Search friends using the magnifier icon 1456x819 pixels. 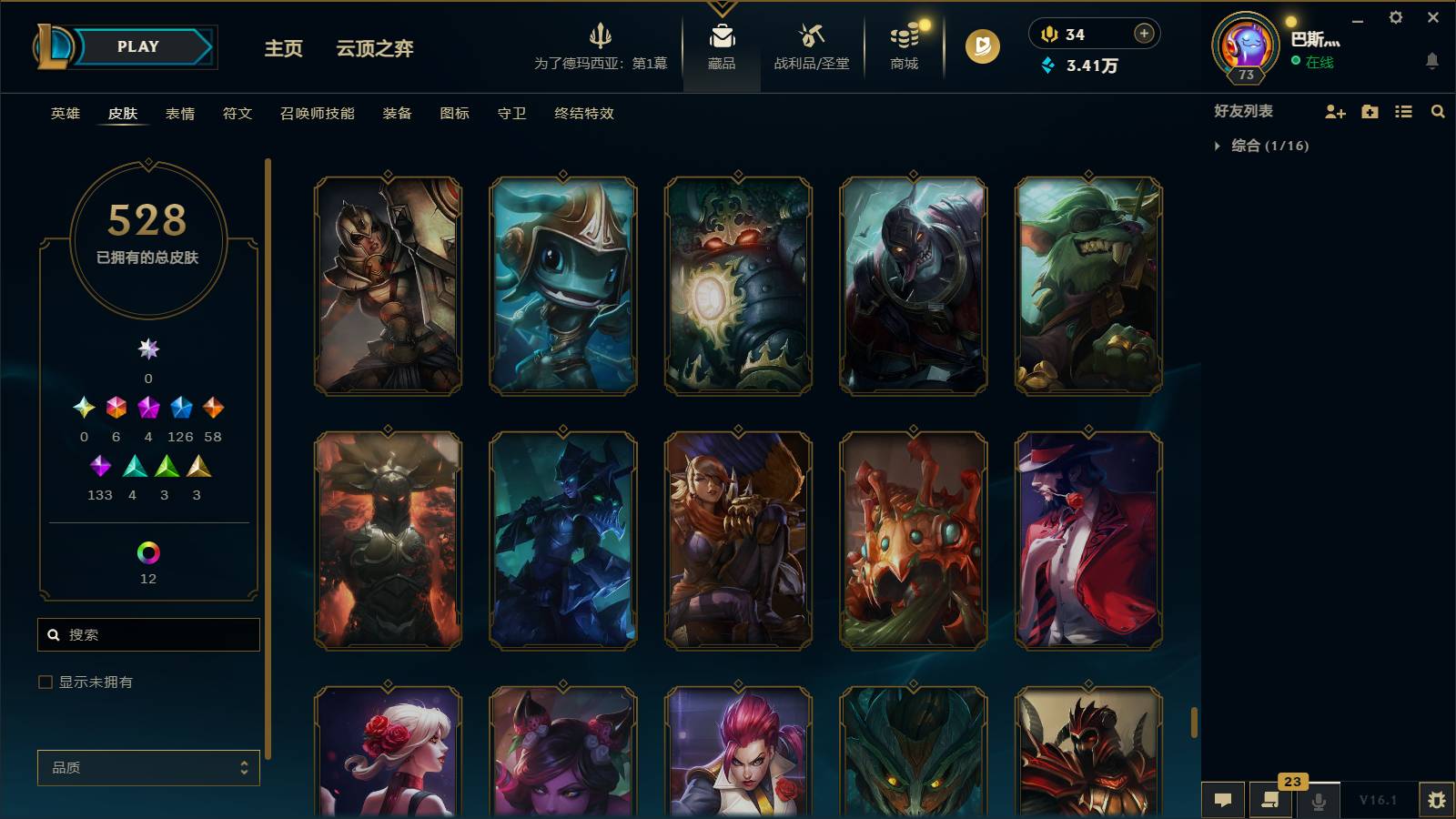tap(1439, 112)
